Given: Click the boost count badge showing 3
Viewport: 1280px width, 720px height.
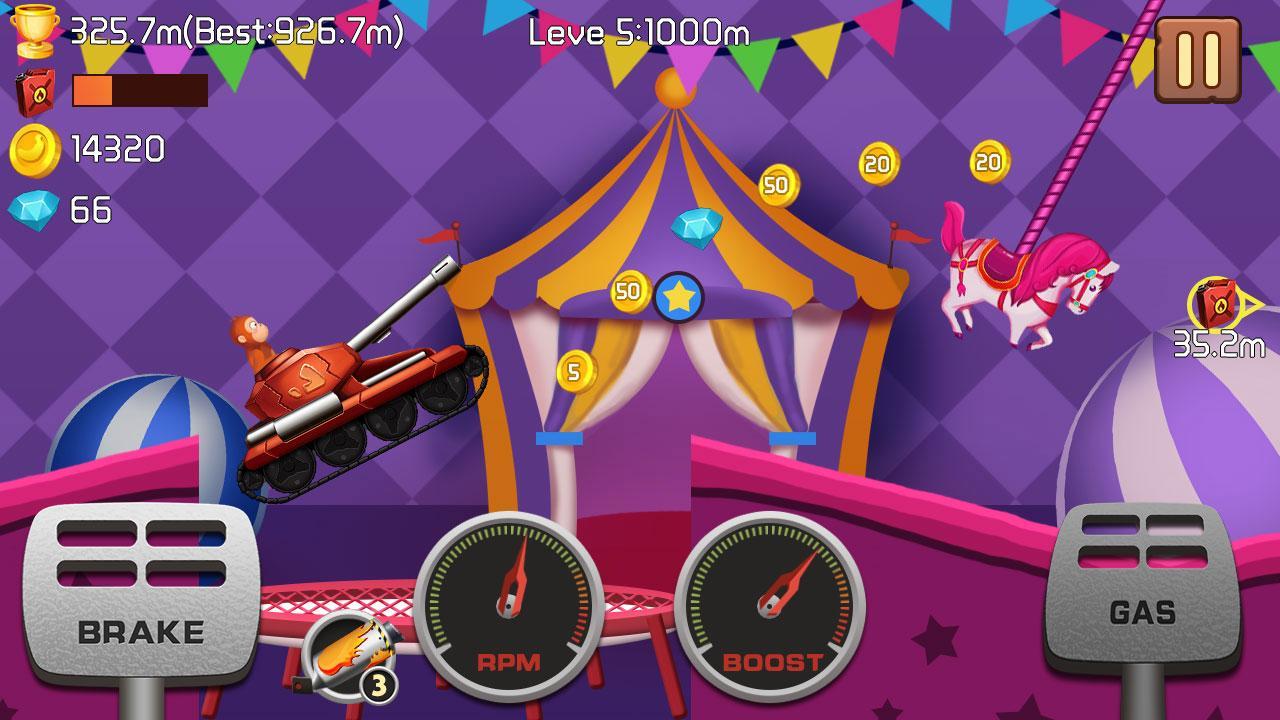Looking at the screenshot, I should 378,683.
